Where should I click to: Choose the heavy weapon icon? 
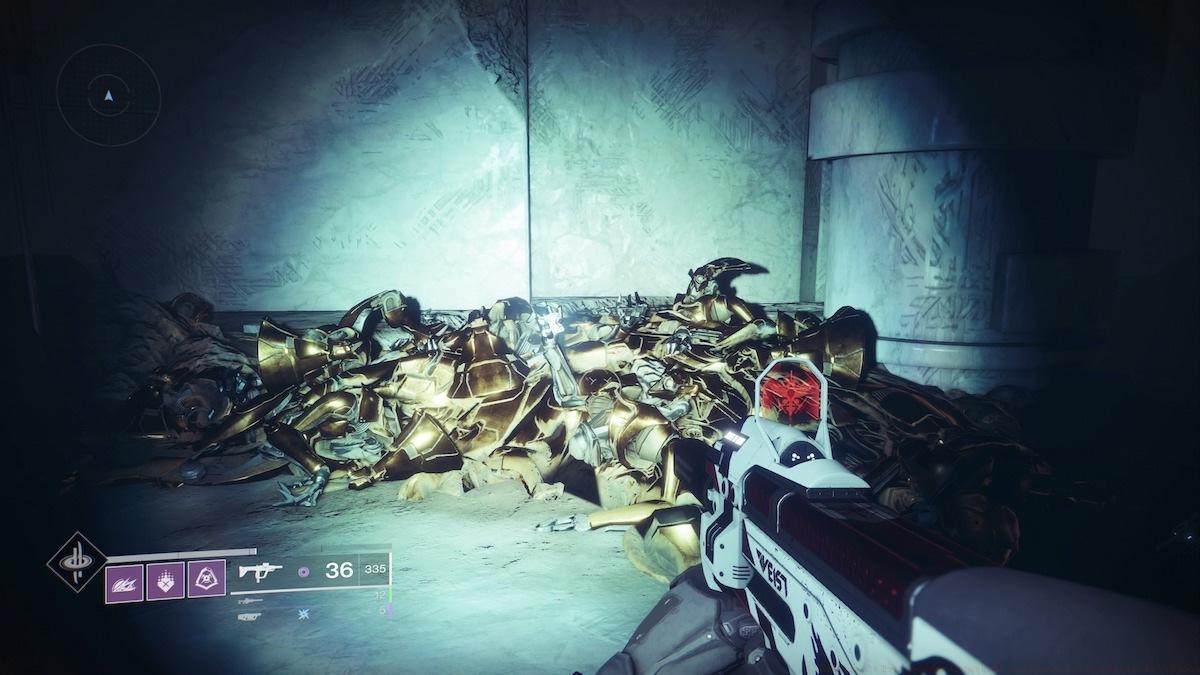click(x=250, y=616)
